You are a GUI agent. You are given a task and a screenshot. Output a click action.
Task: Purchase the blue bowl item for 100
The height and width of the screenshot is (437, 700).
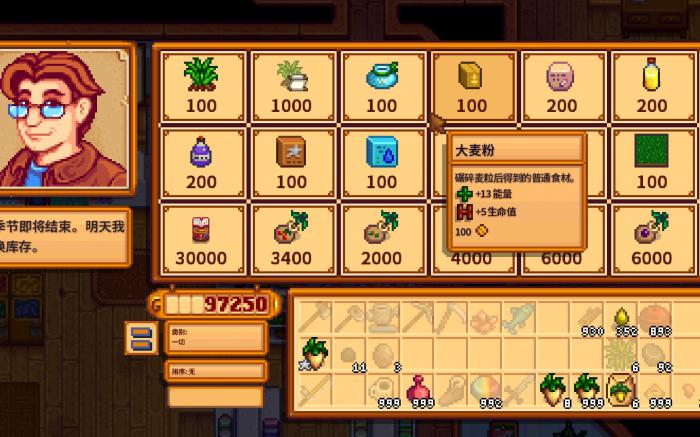(382, 84)
